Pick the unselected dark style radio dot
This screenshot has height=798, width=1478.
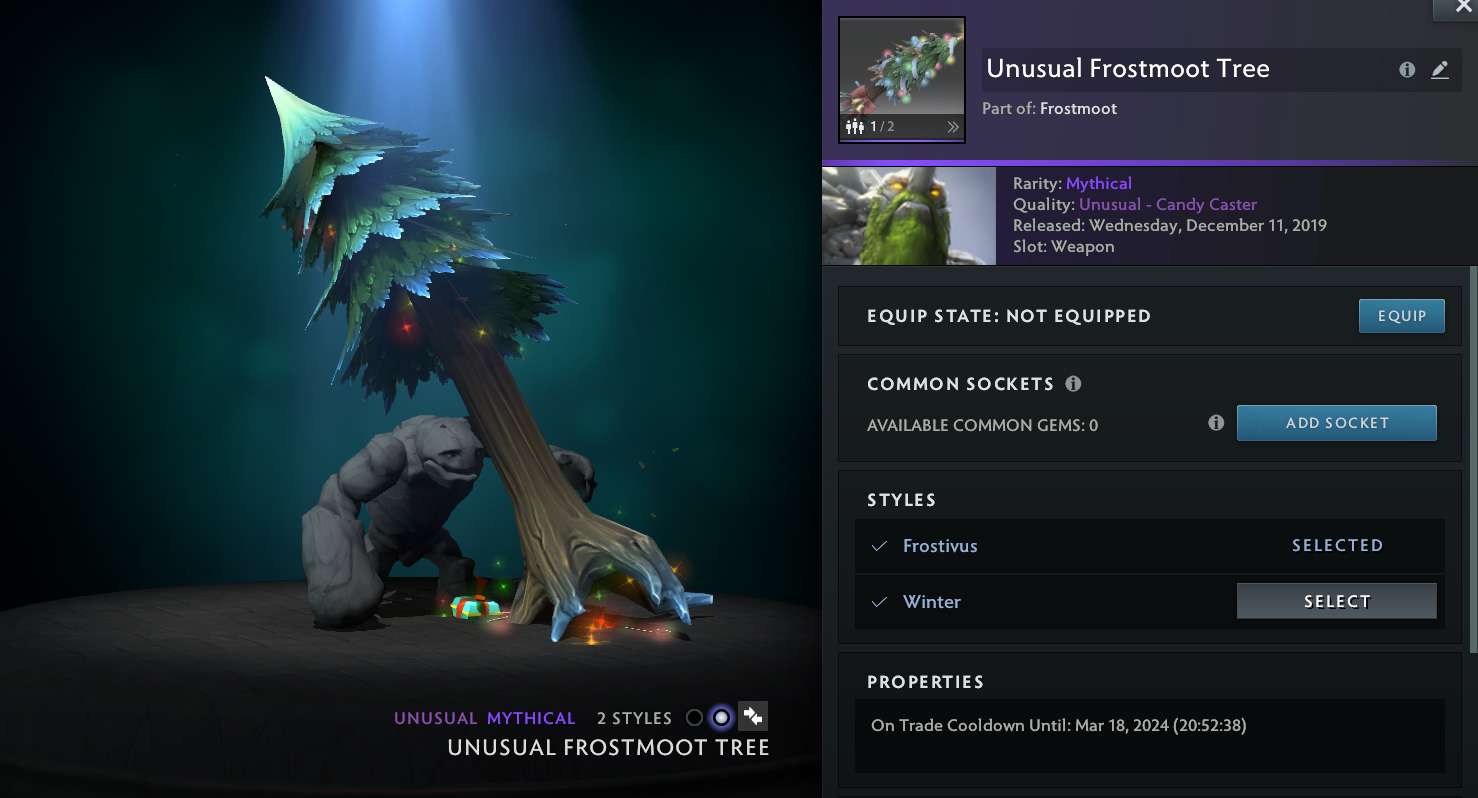tap(694, 718)
